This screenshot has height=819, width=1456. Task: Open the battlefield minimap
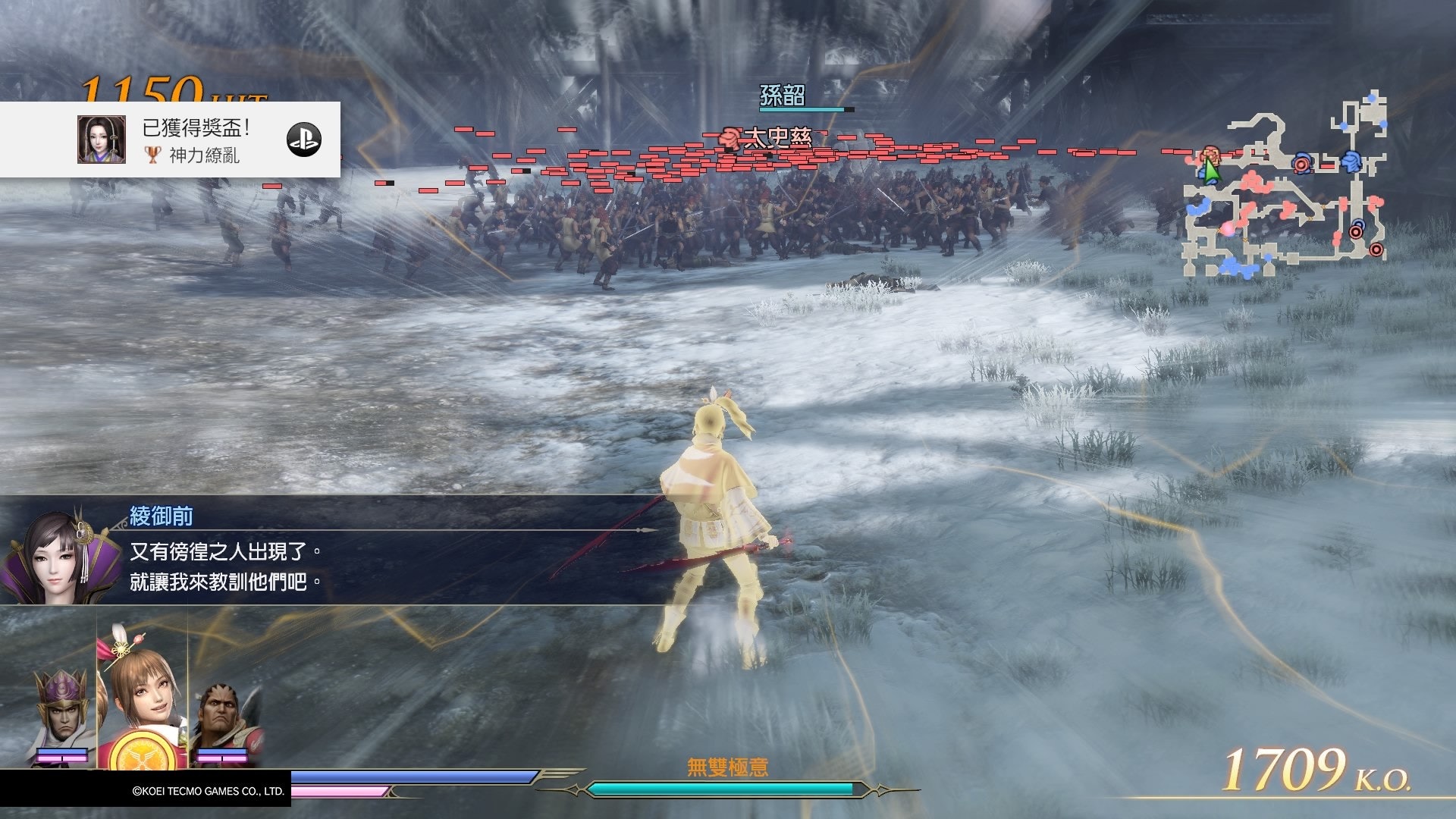click(x=1285, y=186)
